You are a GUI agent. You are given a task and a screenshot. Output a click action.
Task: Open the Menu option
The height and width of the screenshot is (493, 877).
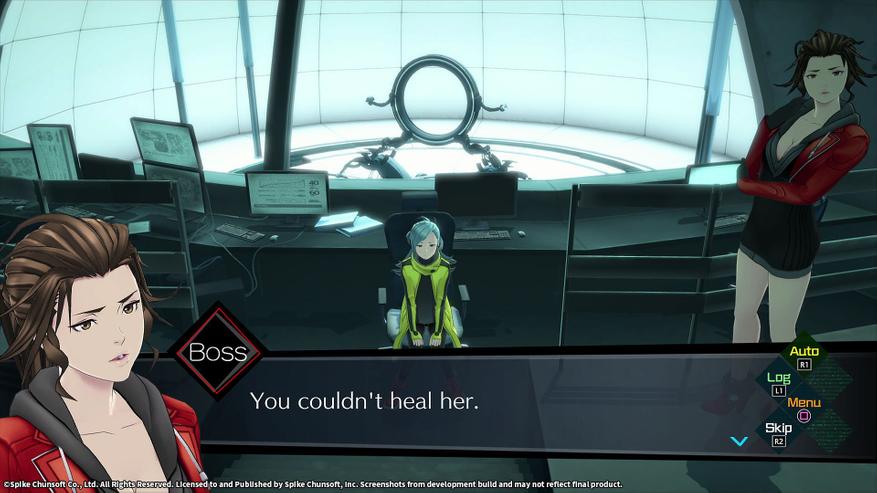[804, 408]
